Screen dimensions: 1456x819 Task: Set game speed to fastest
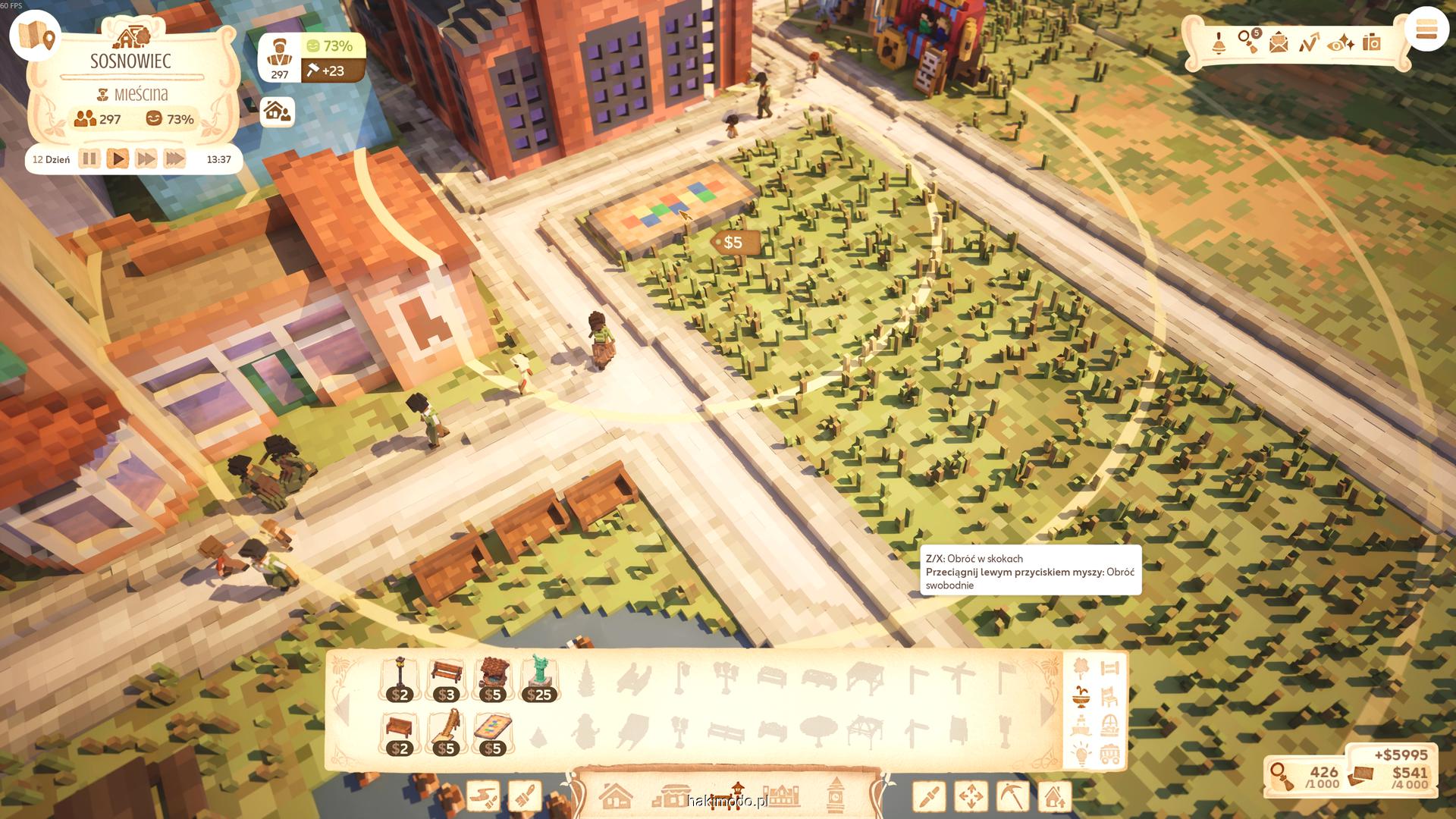pos(174,159)
